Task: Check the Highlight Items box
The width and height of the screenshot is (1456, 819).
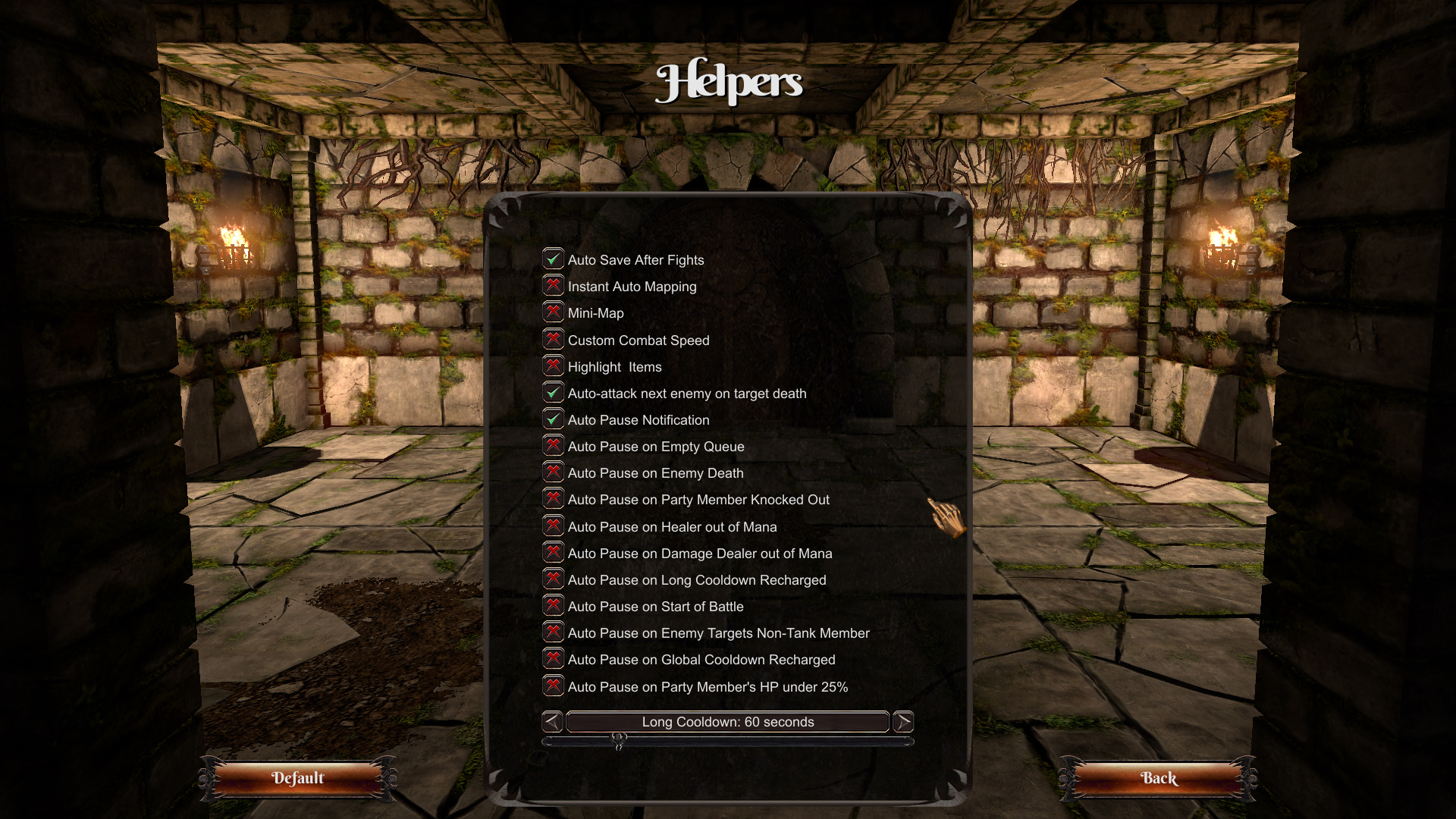Action: (554, 366)
